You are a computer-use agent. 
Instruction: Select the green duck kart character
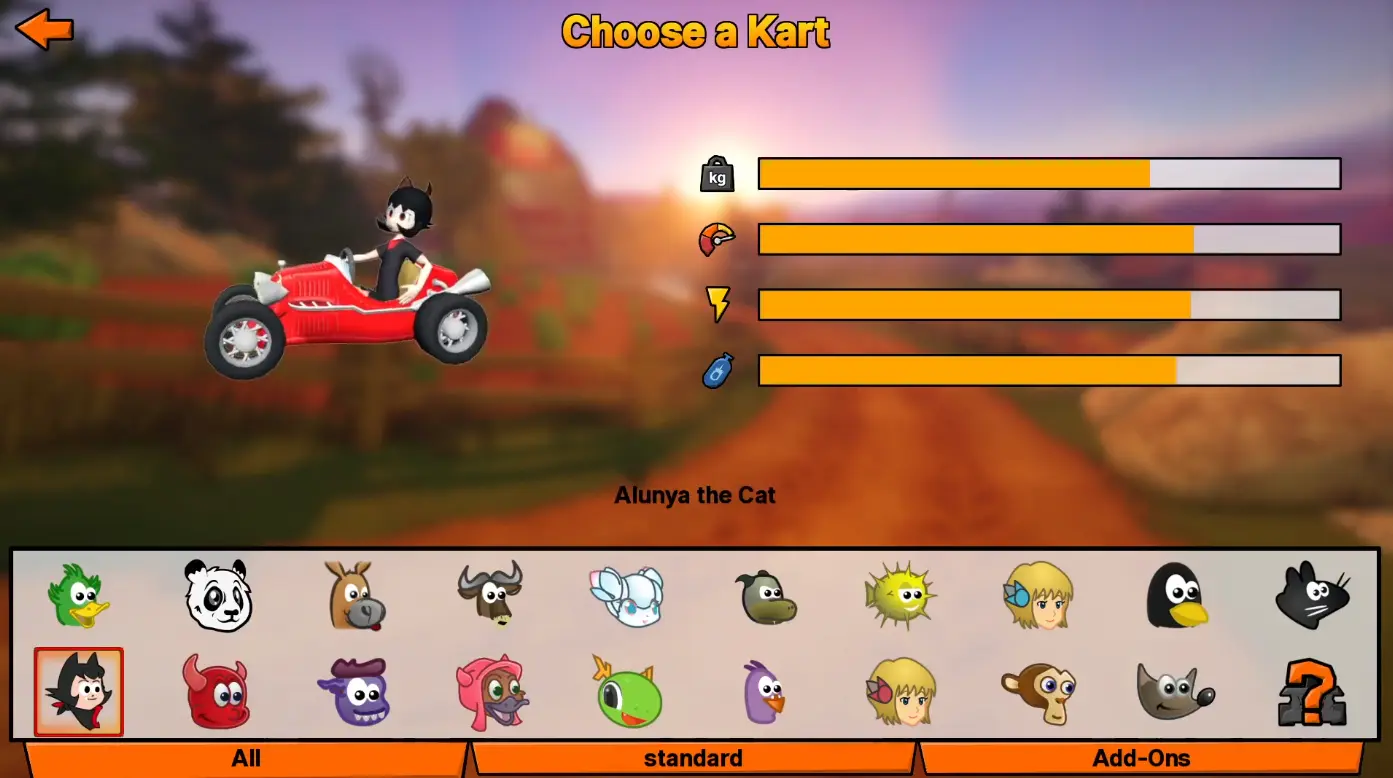pyautogui.click(x=78, y=596)
